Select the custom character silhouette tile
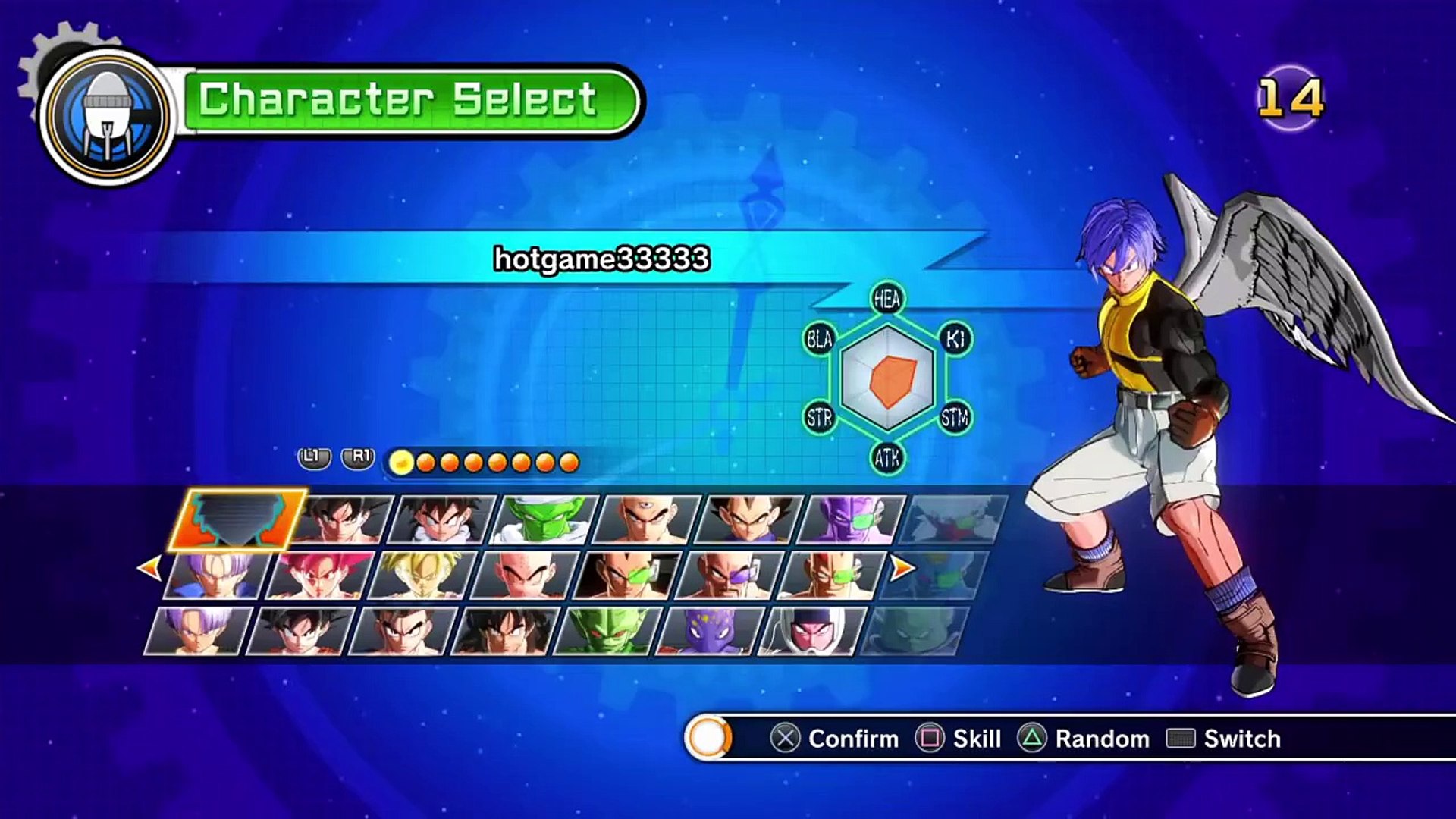Viewport: 1456px width, 819px height. click(238, 519)
